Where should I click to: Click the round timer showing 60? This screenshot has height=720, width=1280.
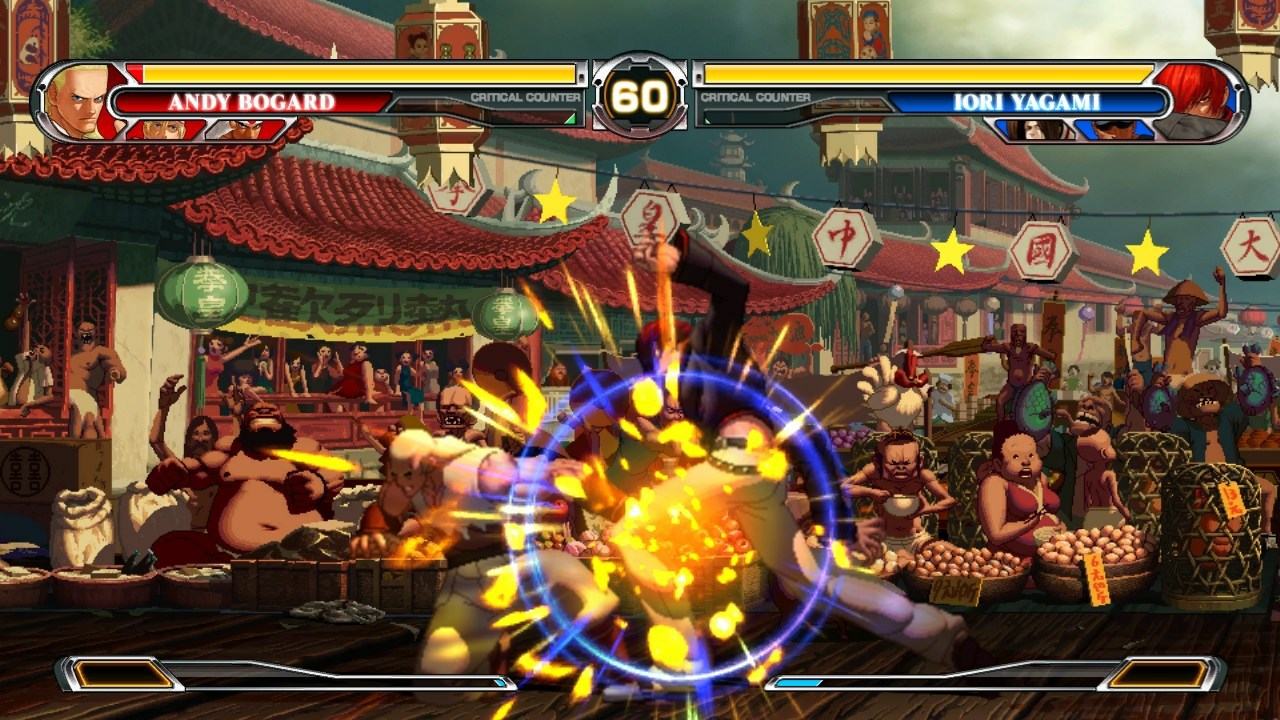tap(640, 96)
